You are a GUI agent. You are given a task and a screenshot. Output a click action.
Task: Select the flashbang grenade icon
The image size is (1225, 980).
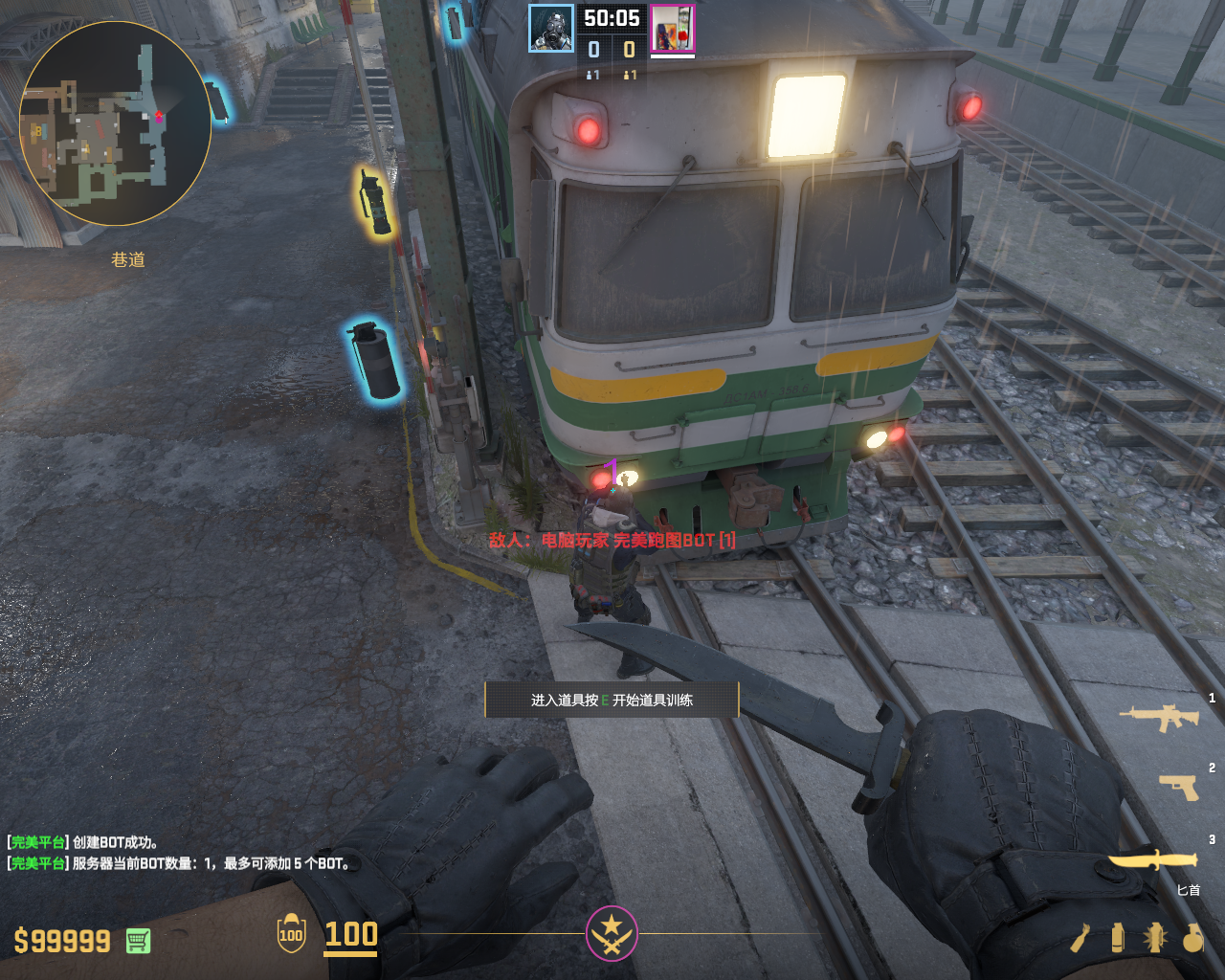tap(1155, 938)
